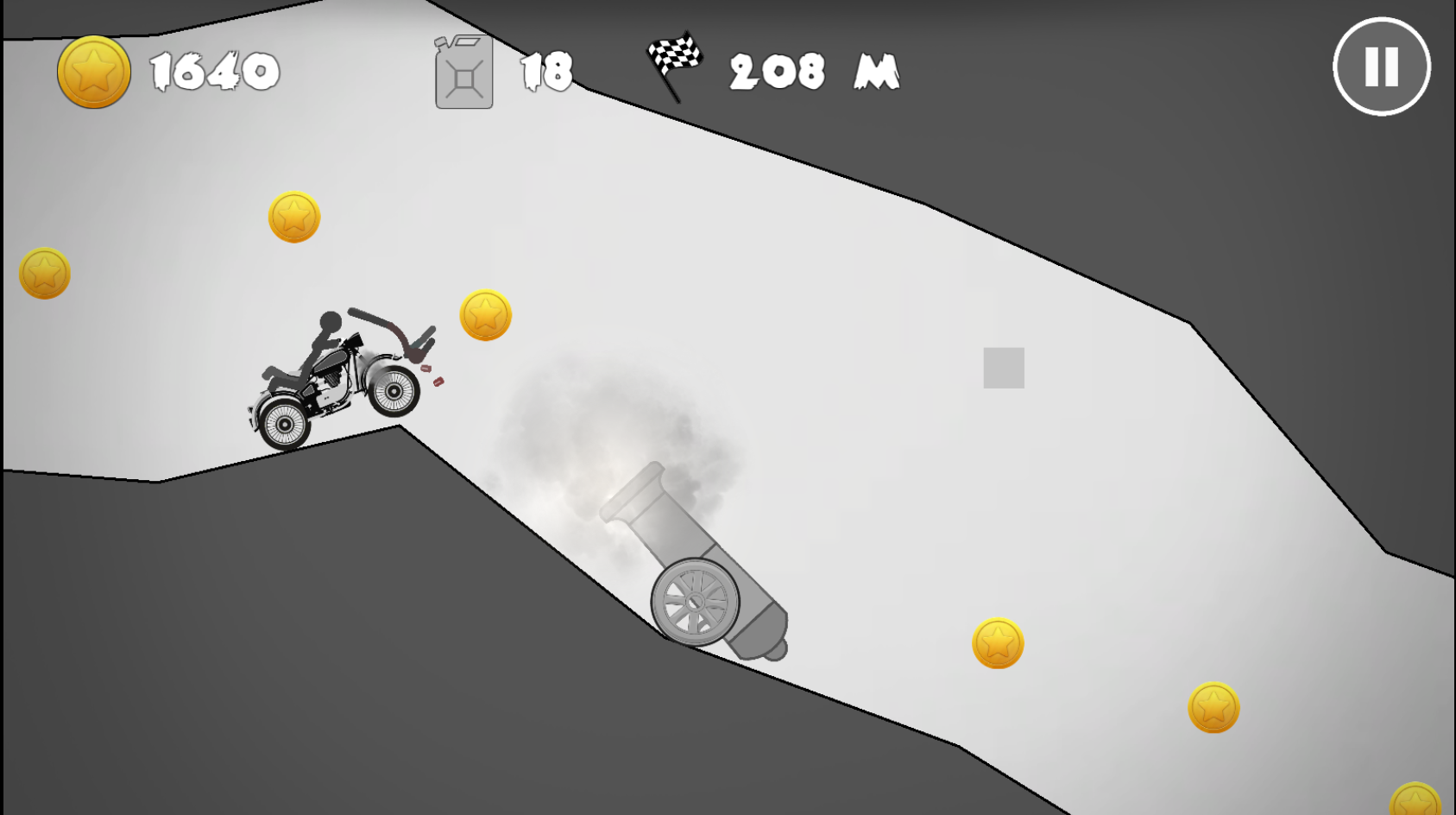Click the gold coin icon in the HUD
Viewport: 1456px width, 815px height.
coord(93,73)
